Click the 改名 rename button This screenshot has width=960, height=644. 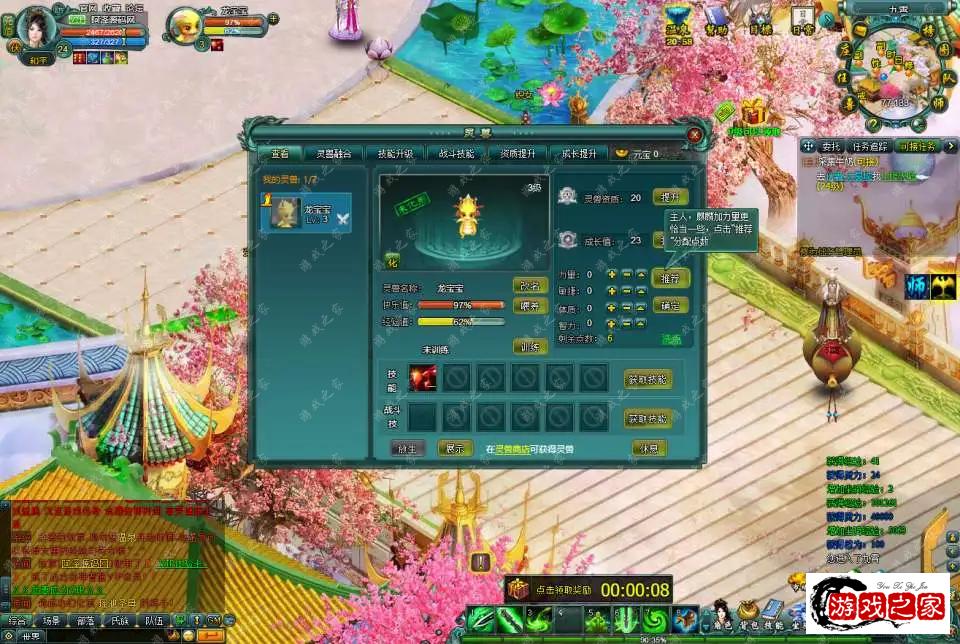(x=530, y=286)
